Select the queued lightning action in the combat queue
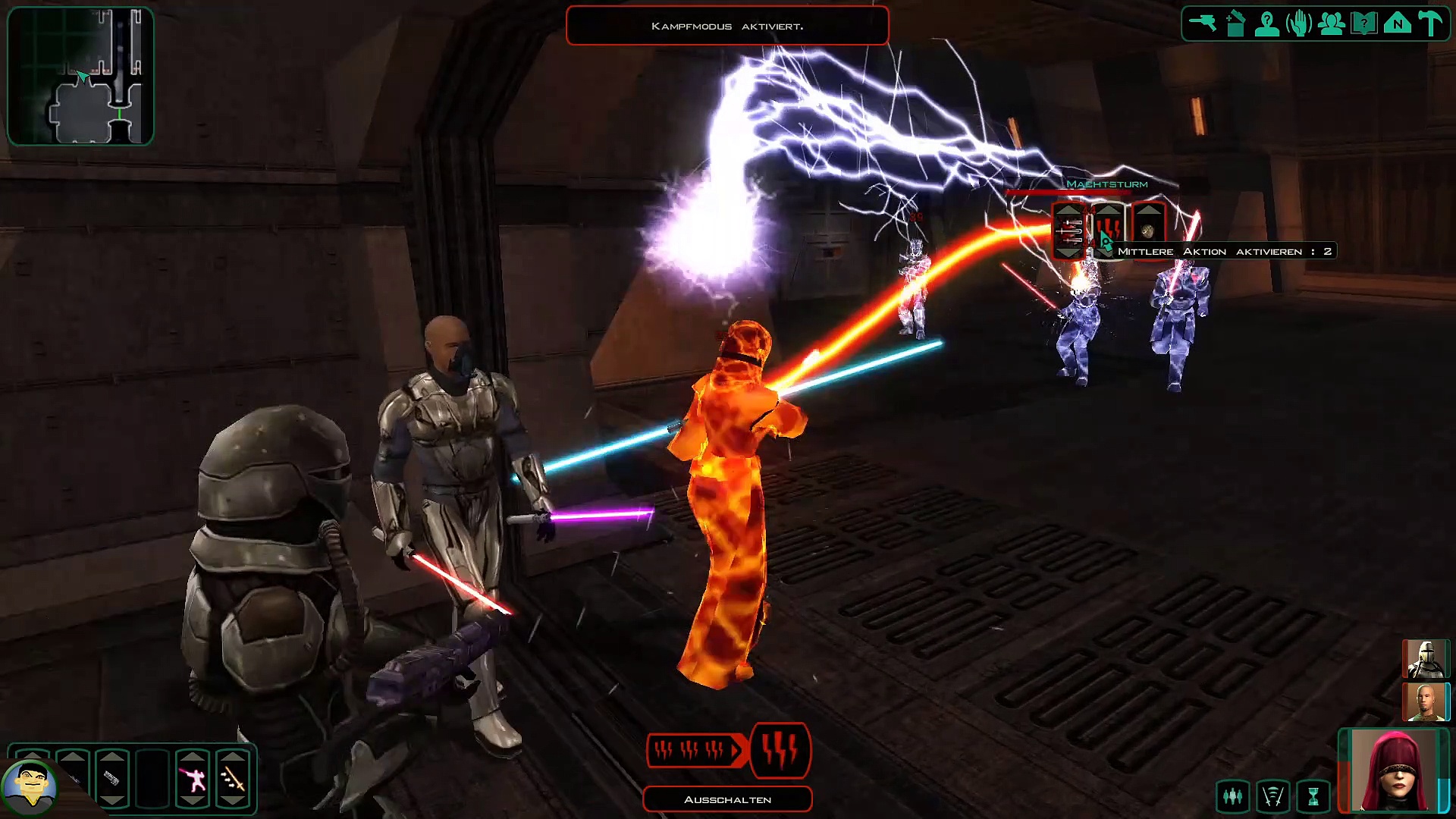The image size is (1456, 819). point(780,750)
